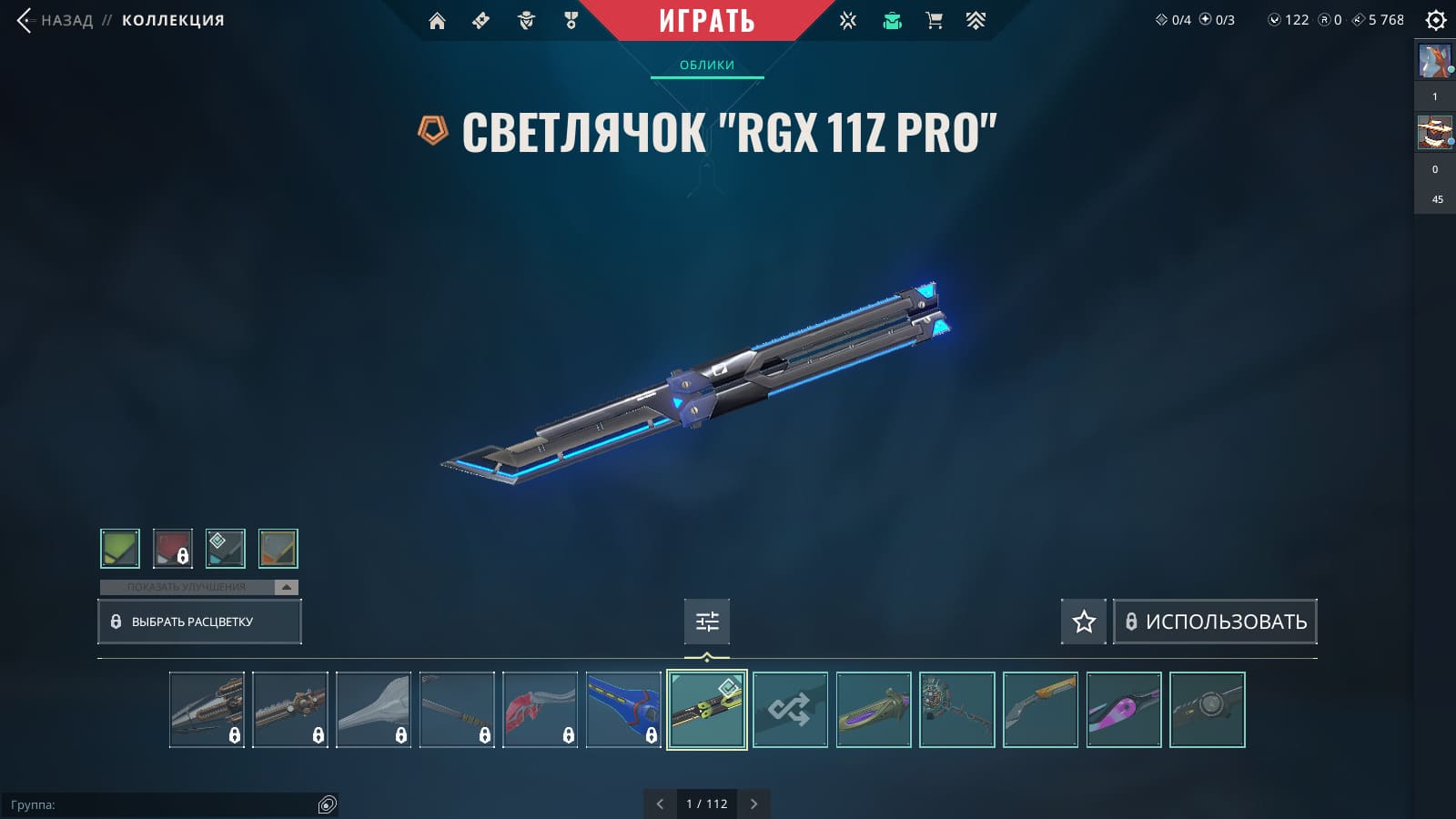Click the ВЫБРАТЬ РАСЦВЕТКУ button
This screenshot has height=819, width=1456.
tap(199, 622)
